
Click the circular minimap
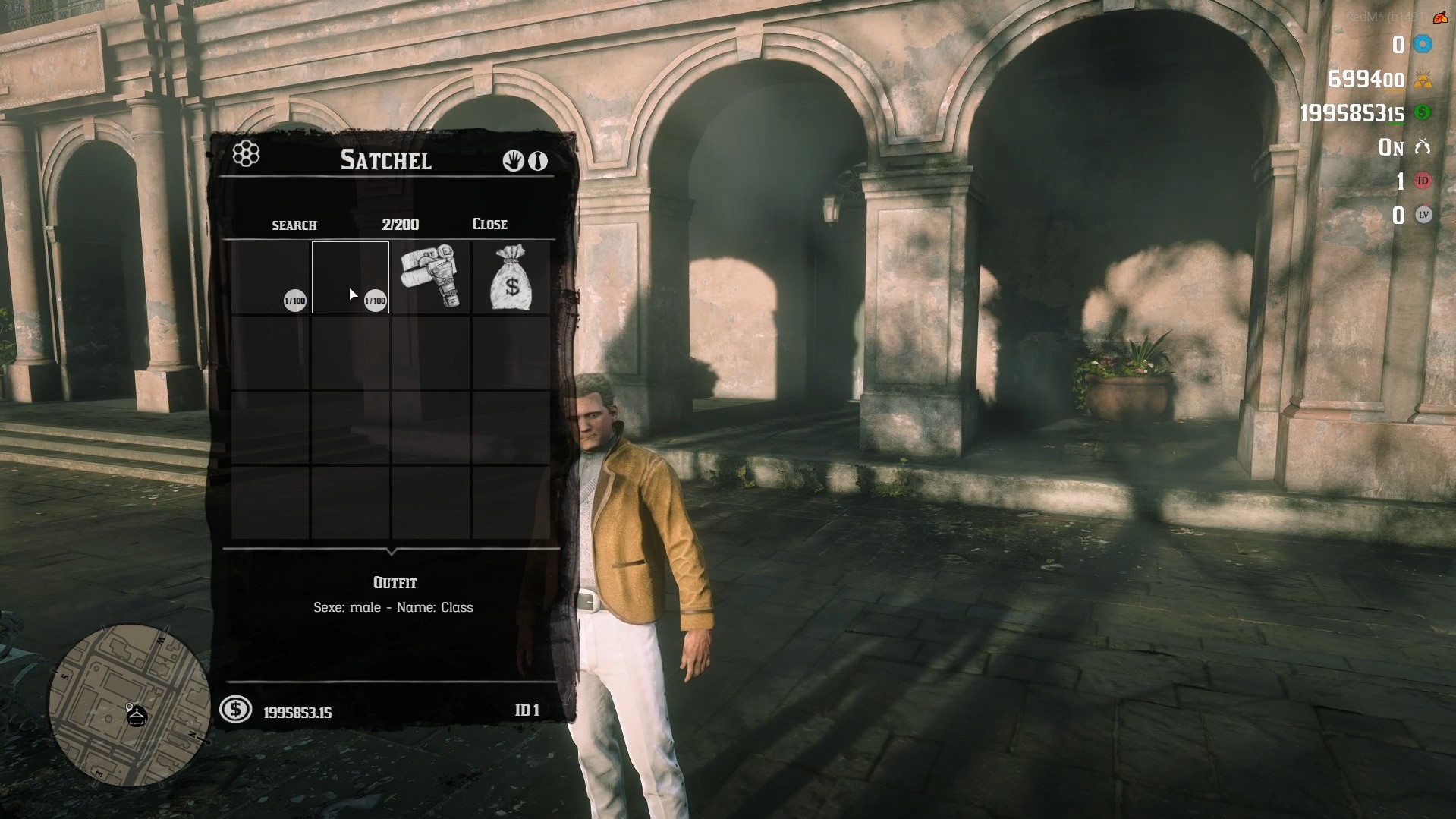click(x=129, y=704)
